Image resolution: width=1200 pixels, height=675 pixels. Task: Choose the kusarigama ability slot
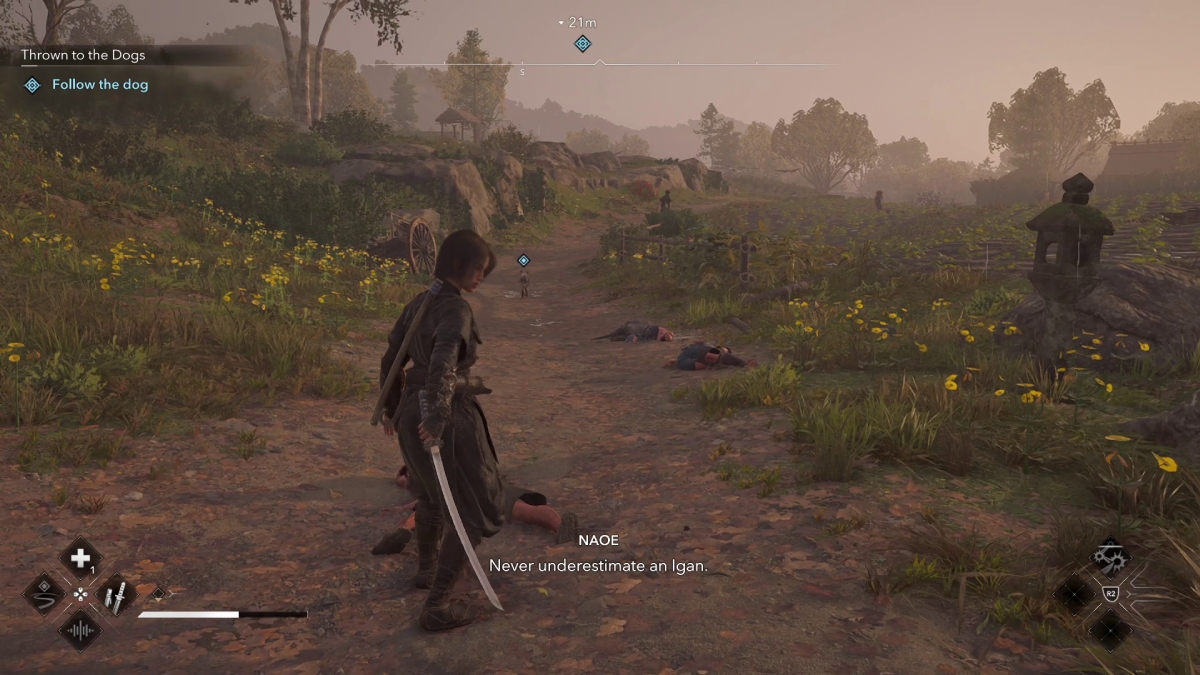(1111, 557)
